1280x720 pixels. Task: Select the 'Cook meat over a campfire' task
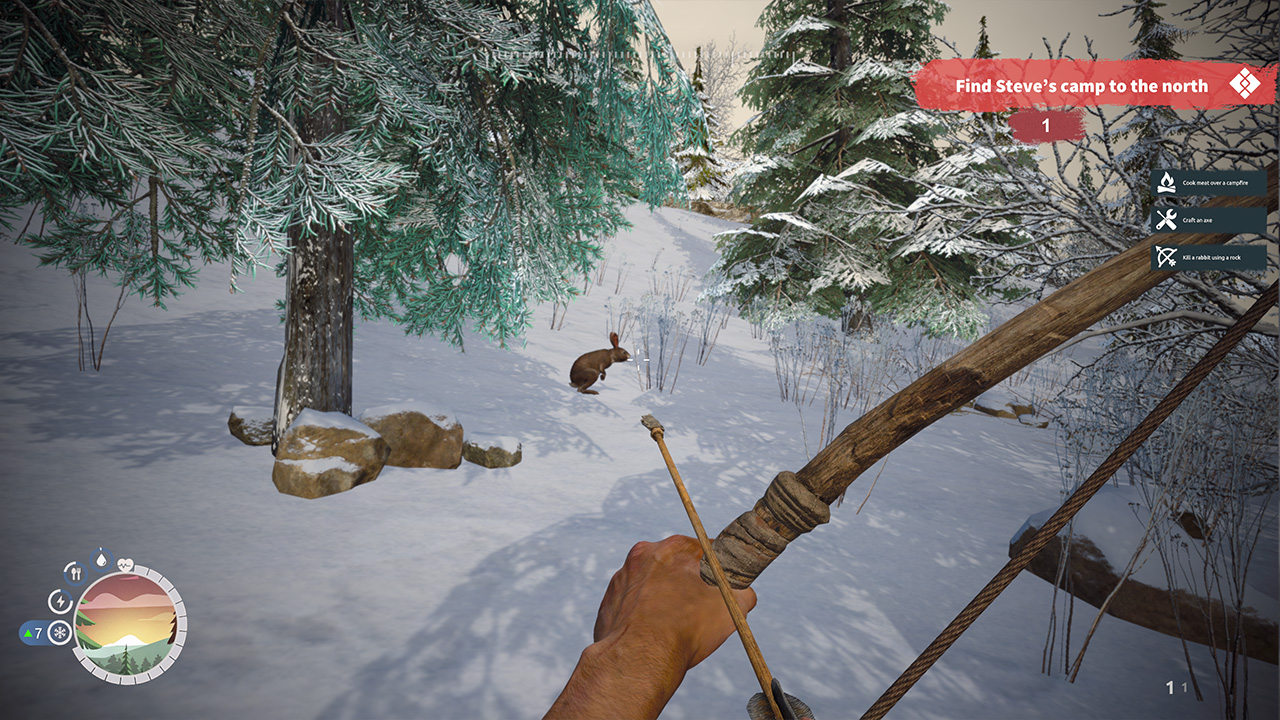pyautogui.click(x=1208, y=183)
